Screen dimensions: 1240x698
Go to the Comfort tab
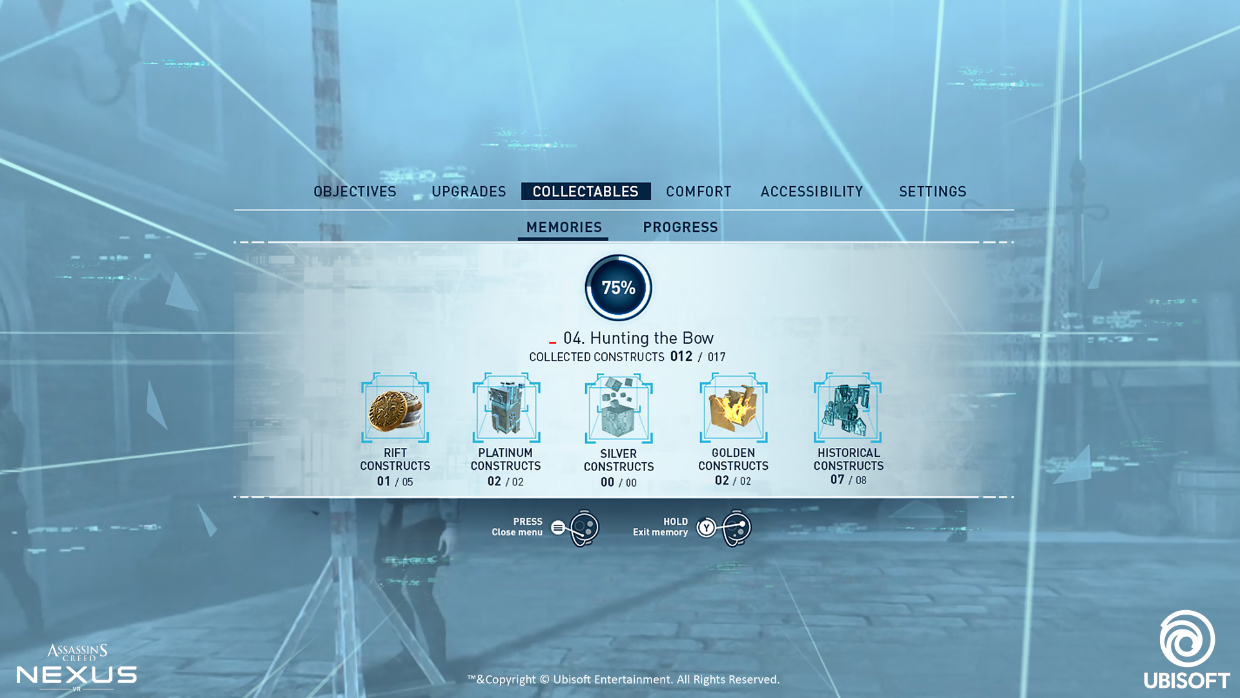click(x=699, y=192)
